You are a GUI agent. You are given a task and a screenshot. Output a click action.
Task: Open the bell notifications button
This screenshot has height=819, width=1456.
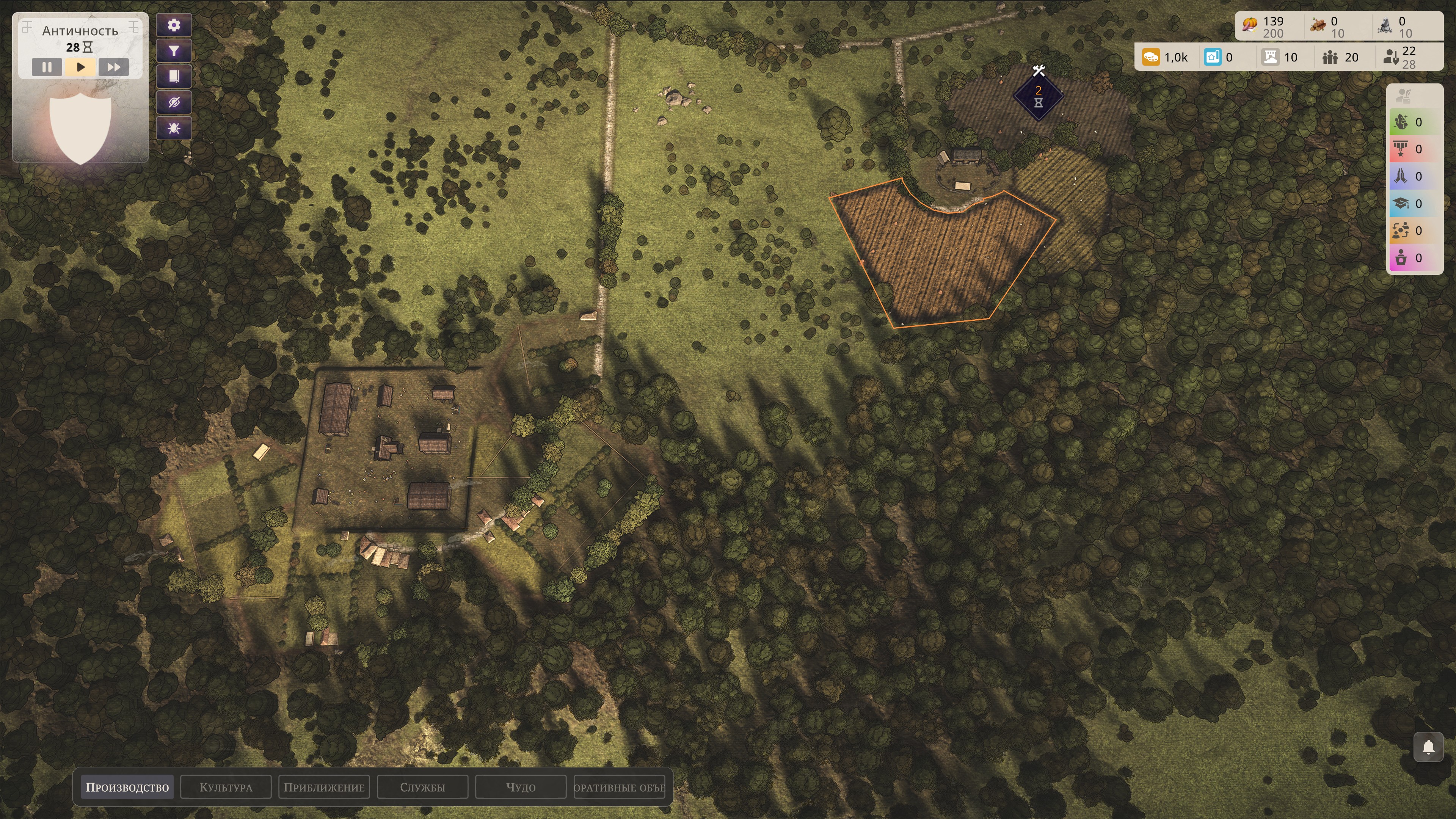pos(1428,747)
